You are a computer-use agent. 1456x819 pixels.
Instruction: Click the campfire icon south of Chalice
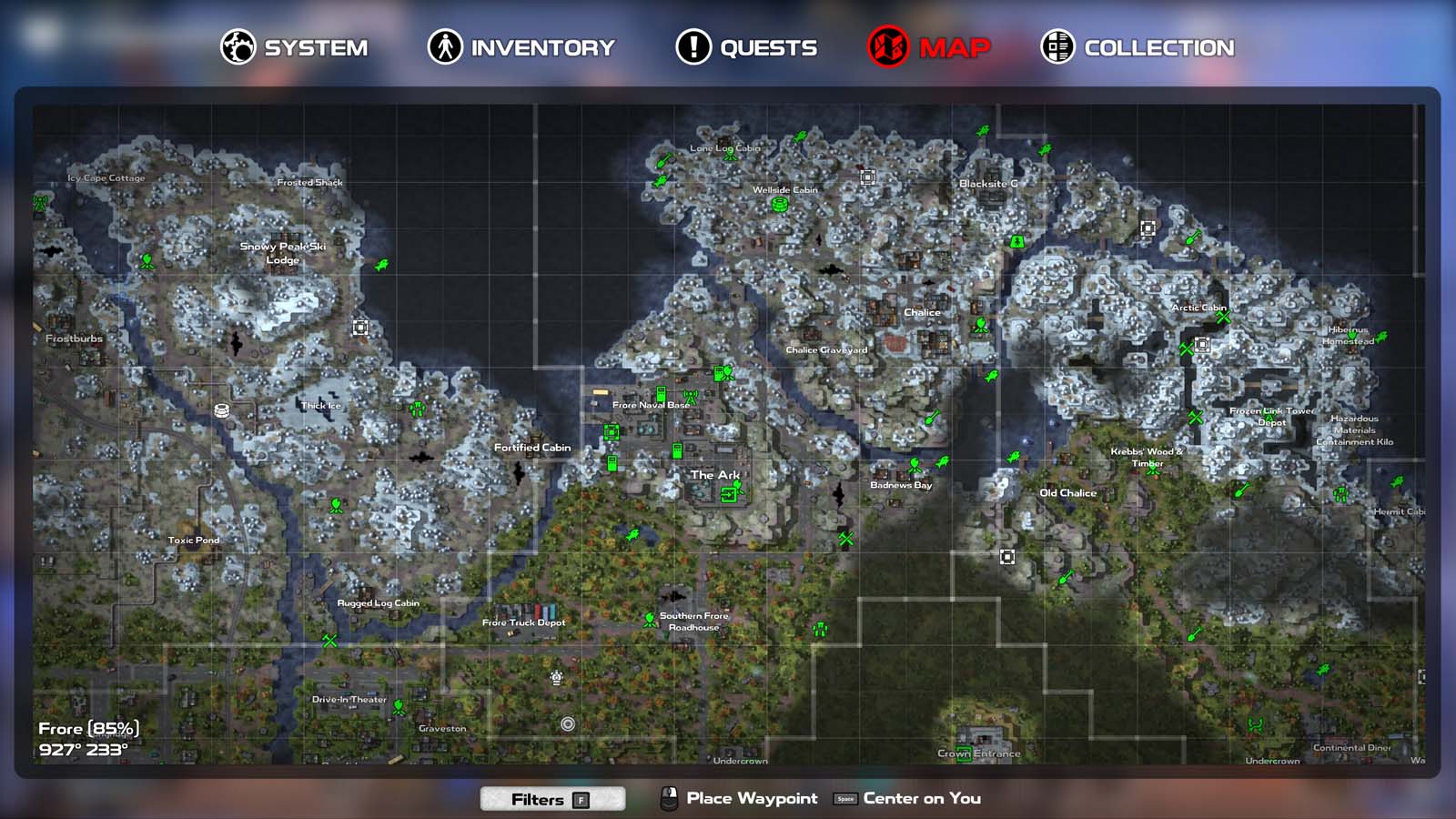pyautogui.click(x=981, y=325)
